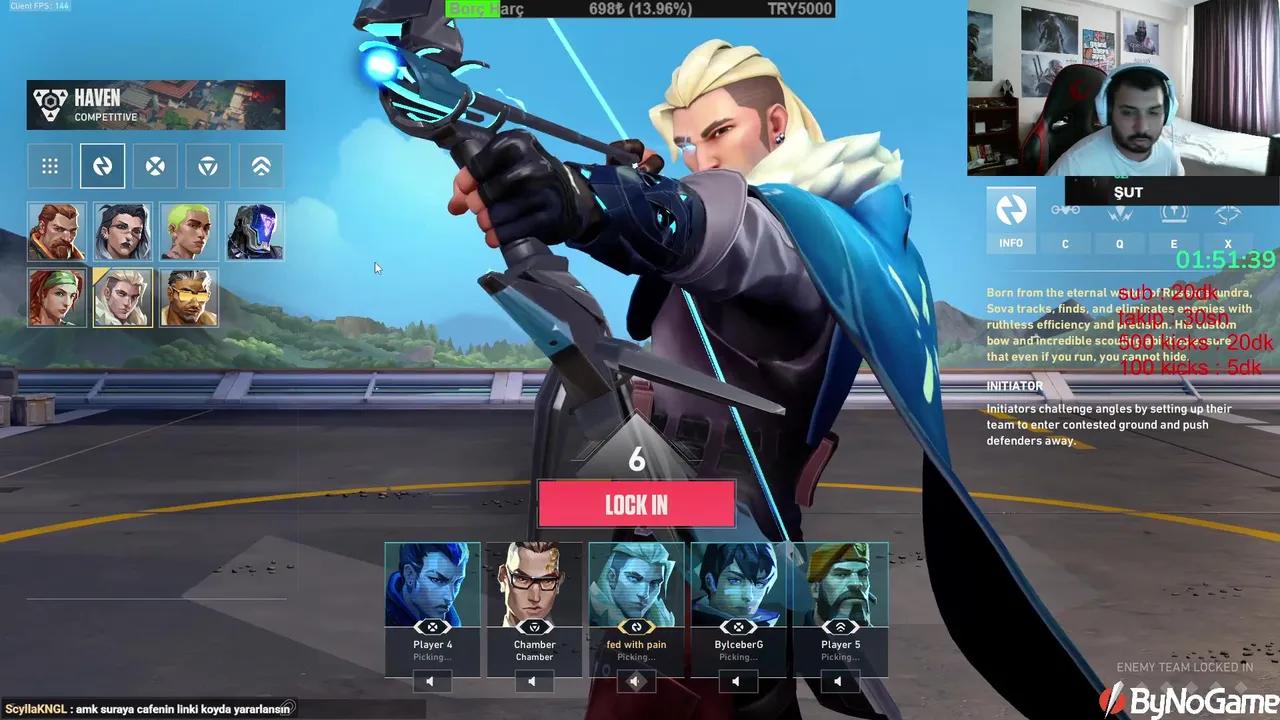View the Recon Bolt ability icon
Viewport: 1280px width, 720px height.
[x=1173, y=212]
